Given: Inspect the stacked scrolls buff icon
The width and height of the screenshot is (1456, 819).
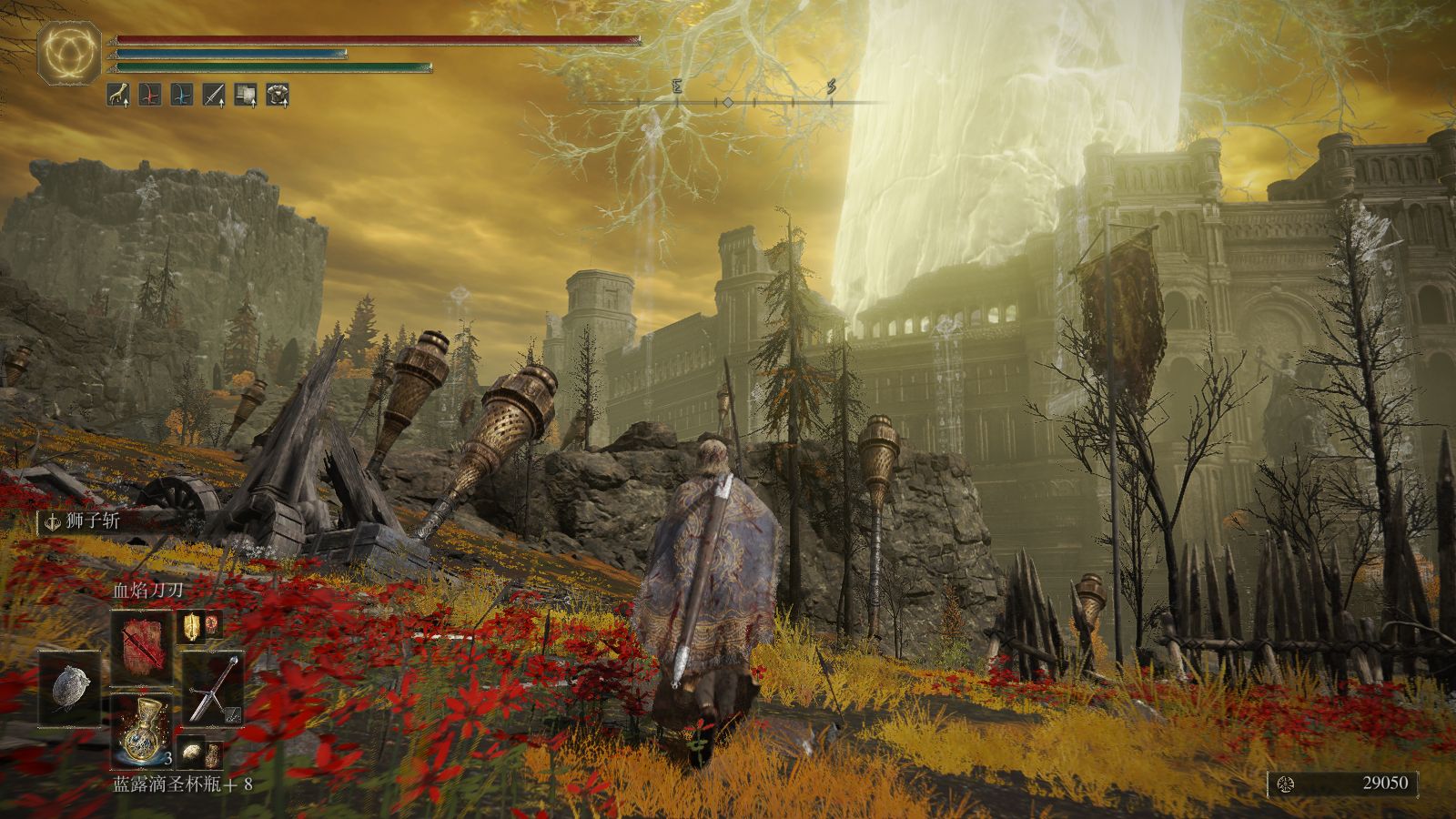Looking at the screenshot, I should tap(246, 94).
